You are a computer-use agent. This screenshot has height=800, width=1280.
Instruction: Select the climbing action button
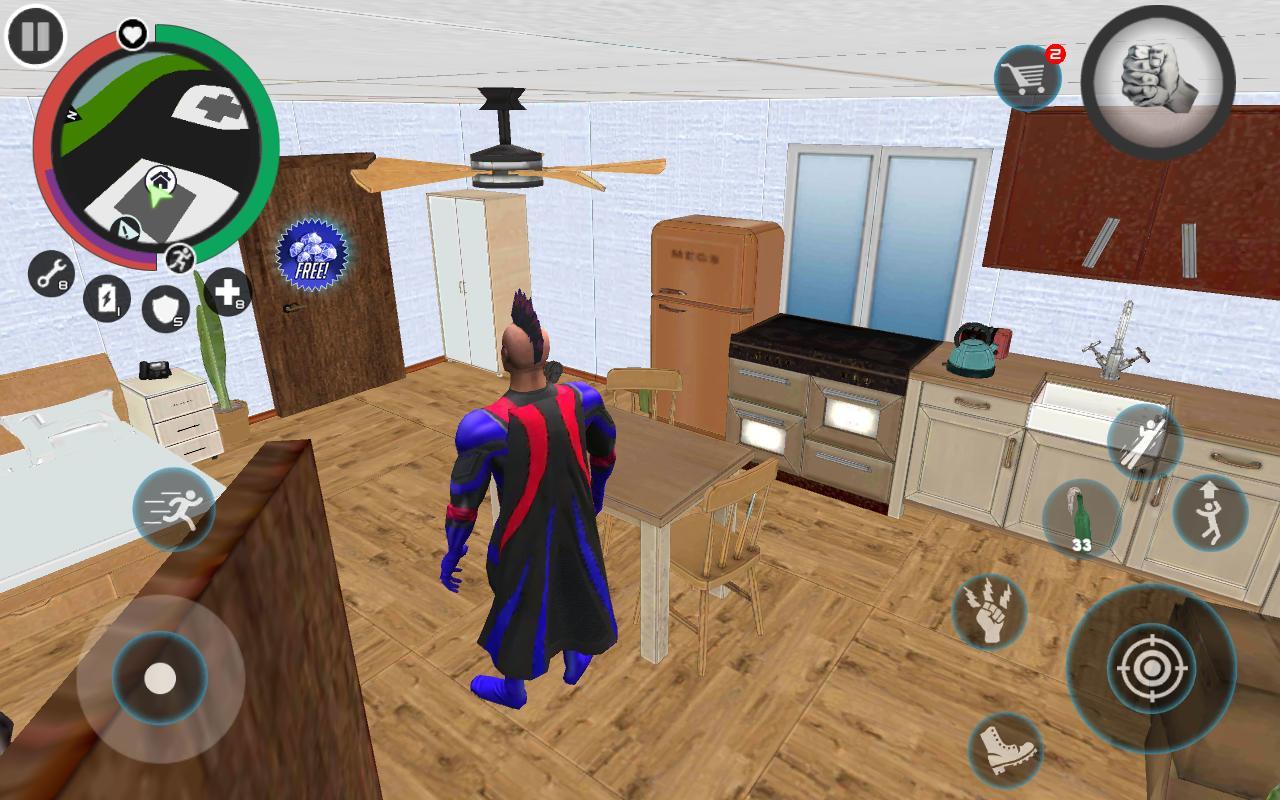tap(1142, 440)
